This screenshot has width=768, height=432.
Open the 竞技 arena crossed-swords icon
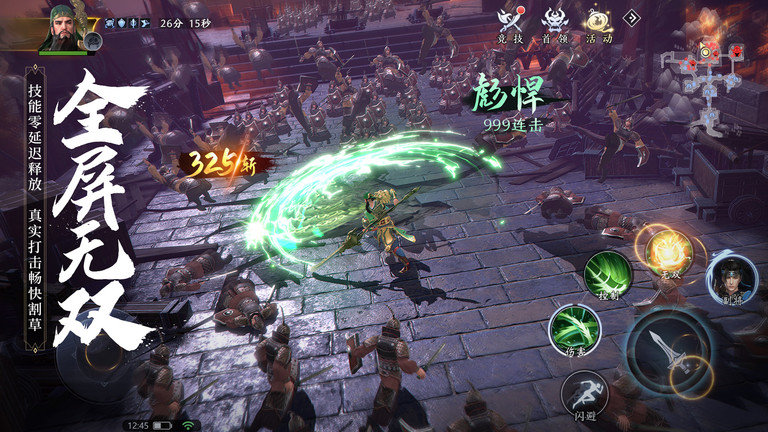510,22
